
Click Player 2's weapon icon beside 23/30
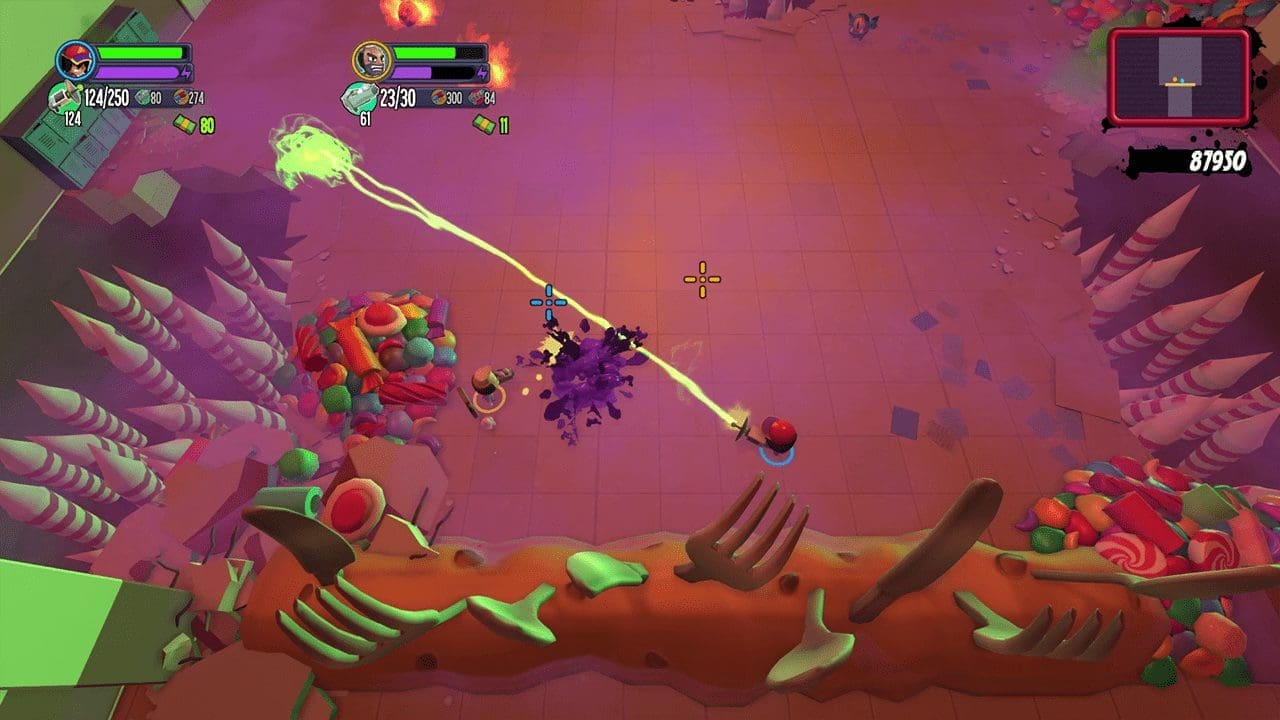coord(361,96)
